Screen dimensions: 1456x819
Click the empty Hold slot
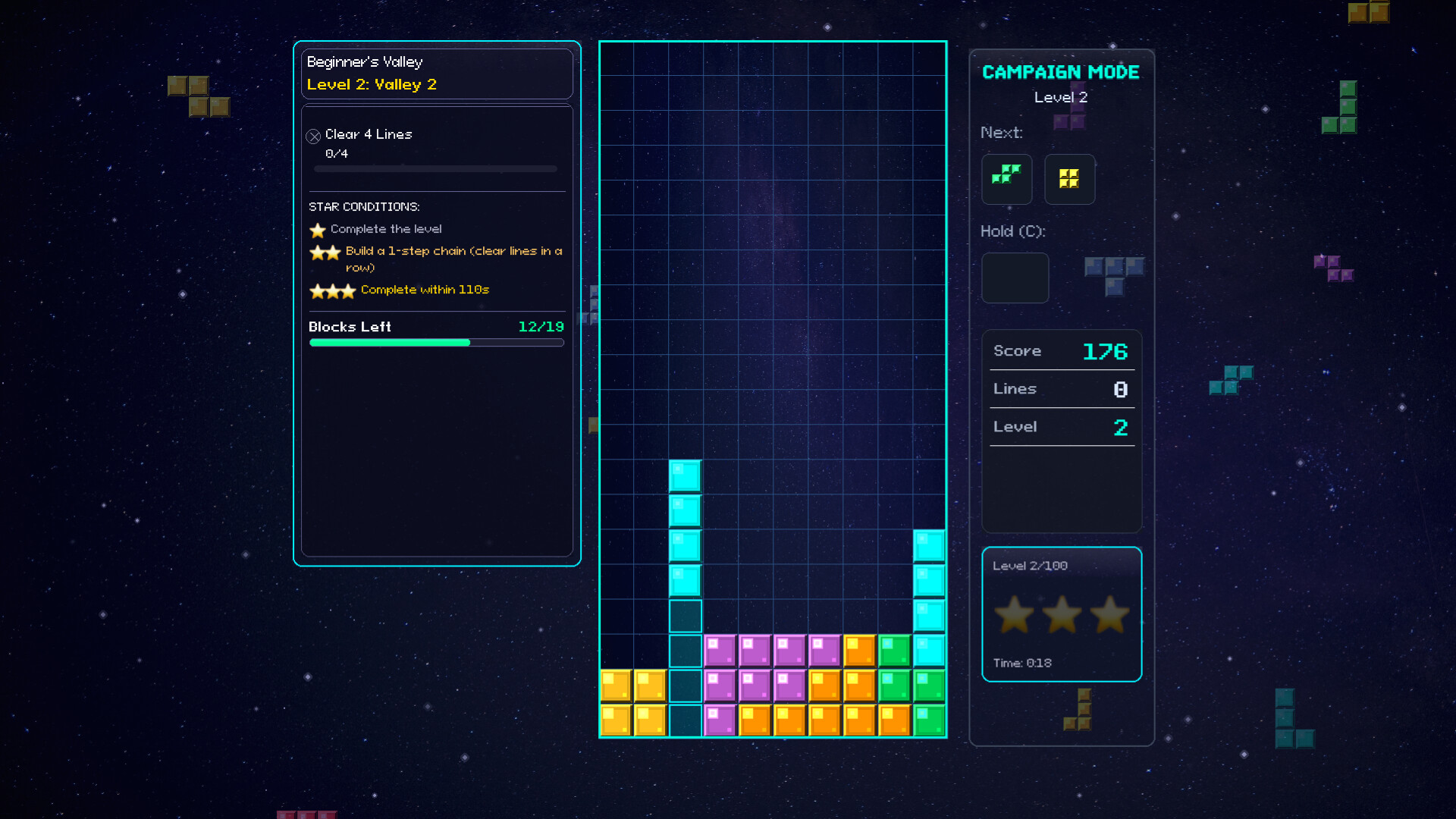tap(1015, 278)
